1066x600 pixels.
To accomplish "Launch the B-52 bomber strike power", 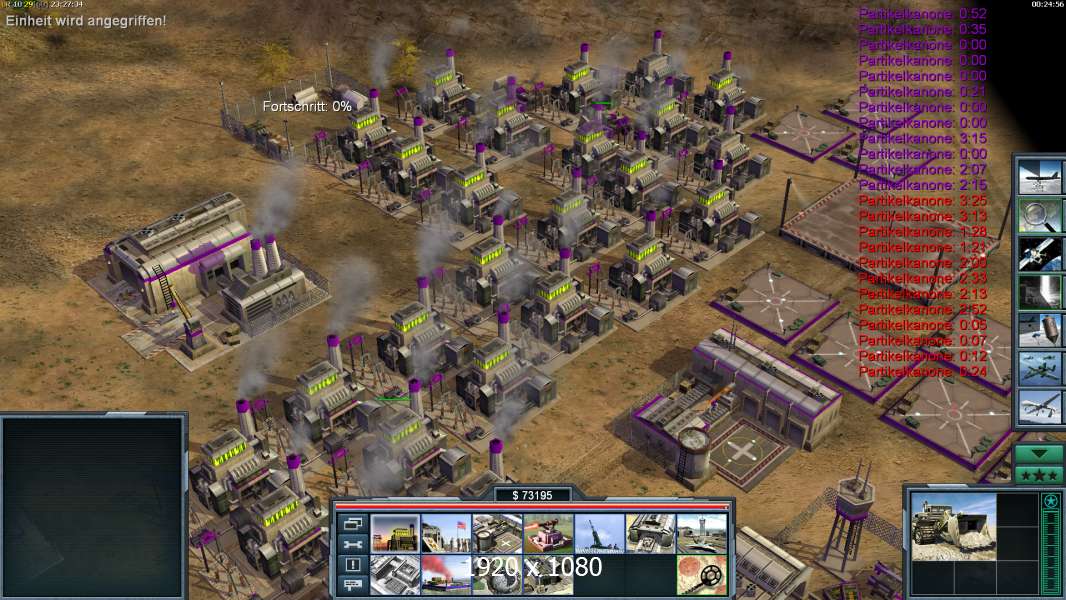I will coord(1040,177).
